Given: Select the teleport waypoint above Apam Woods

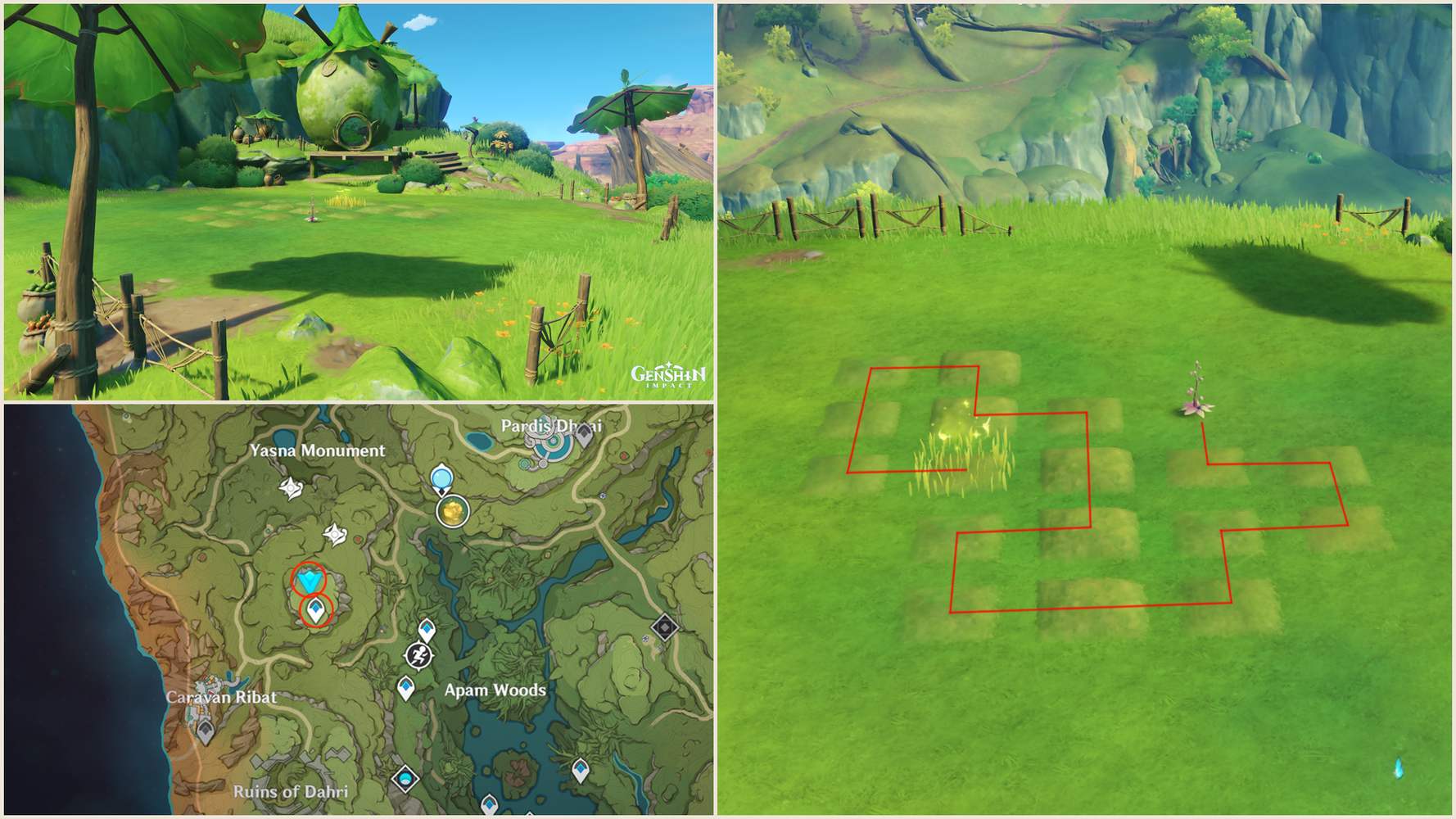Looking at the screenshot, I should 427,630.
